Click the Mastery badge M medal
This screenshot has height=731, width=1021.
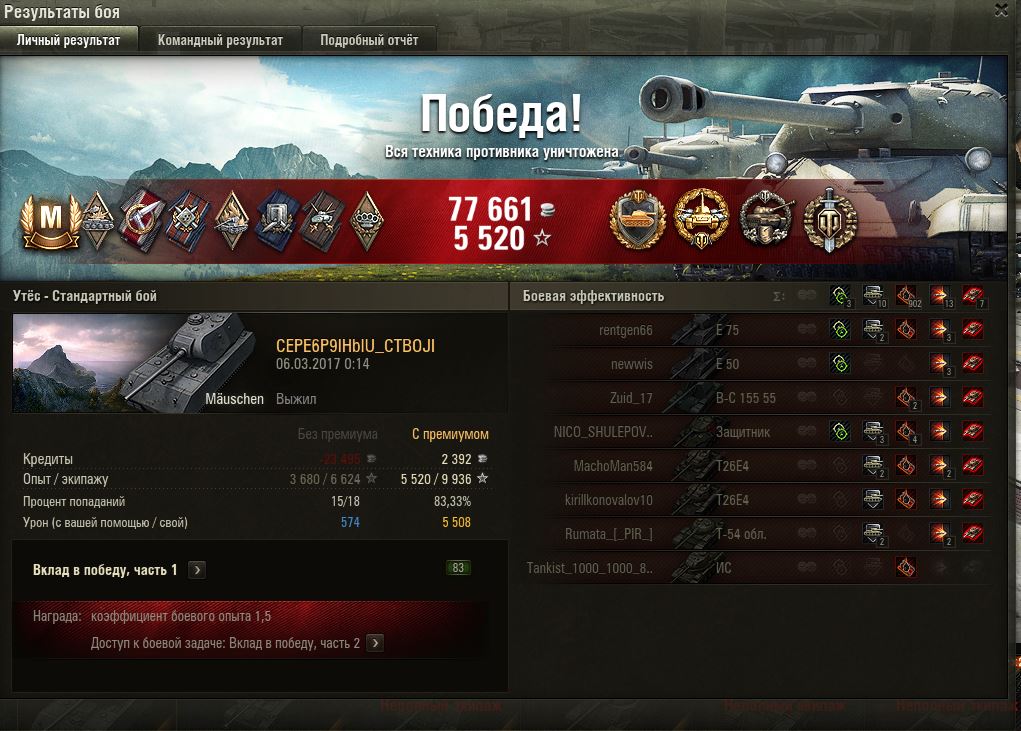49,220
